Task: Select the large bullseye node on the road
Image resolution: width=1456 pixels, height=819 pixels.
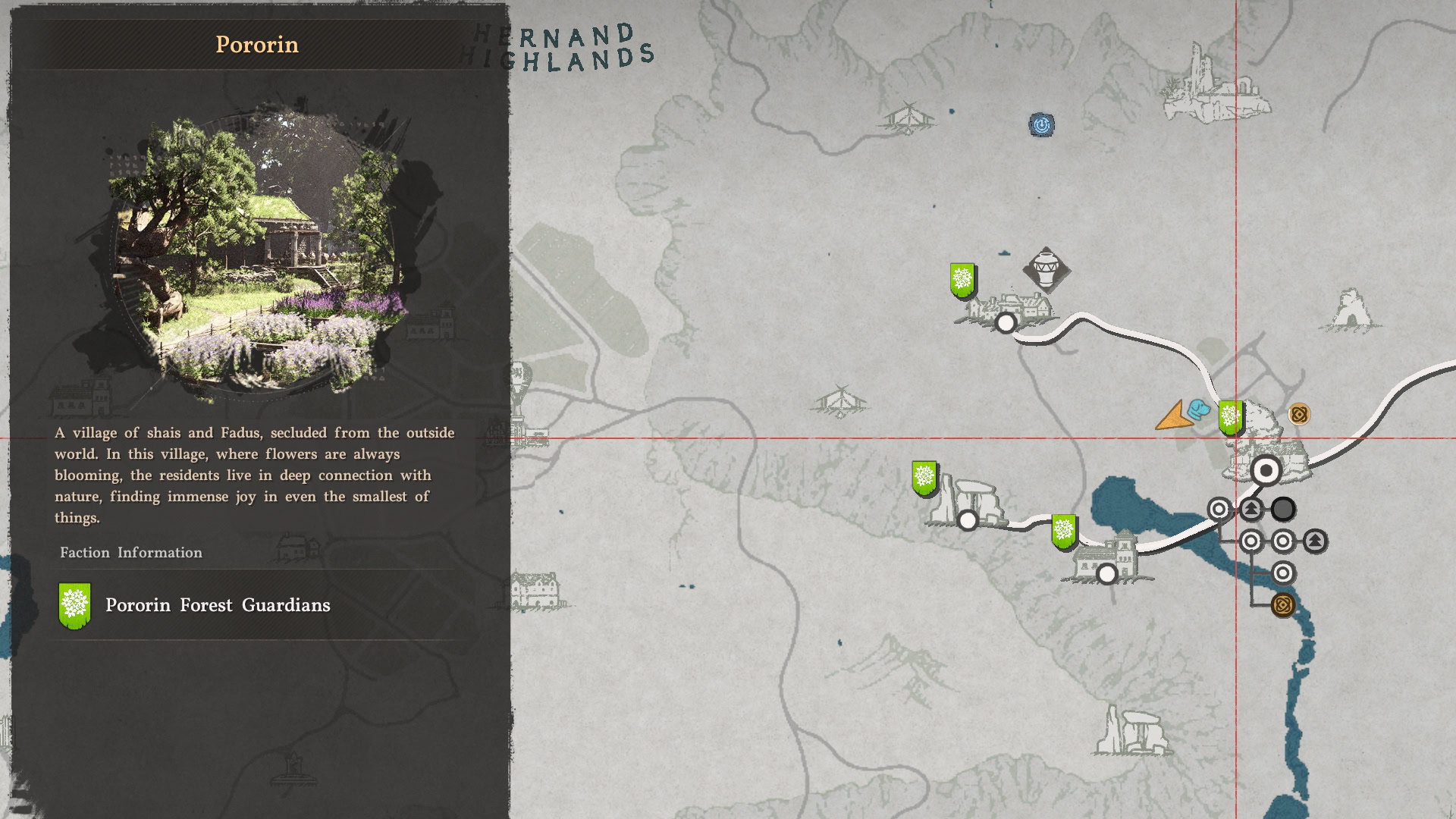Action: pyautogui.click(x=1266, y=471)
